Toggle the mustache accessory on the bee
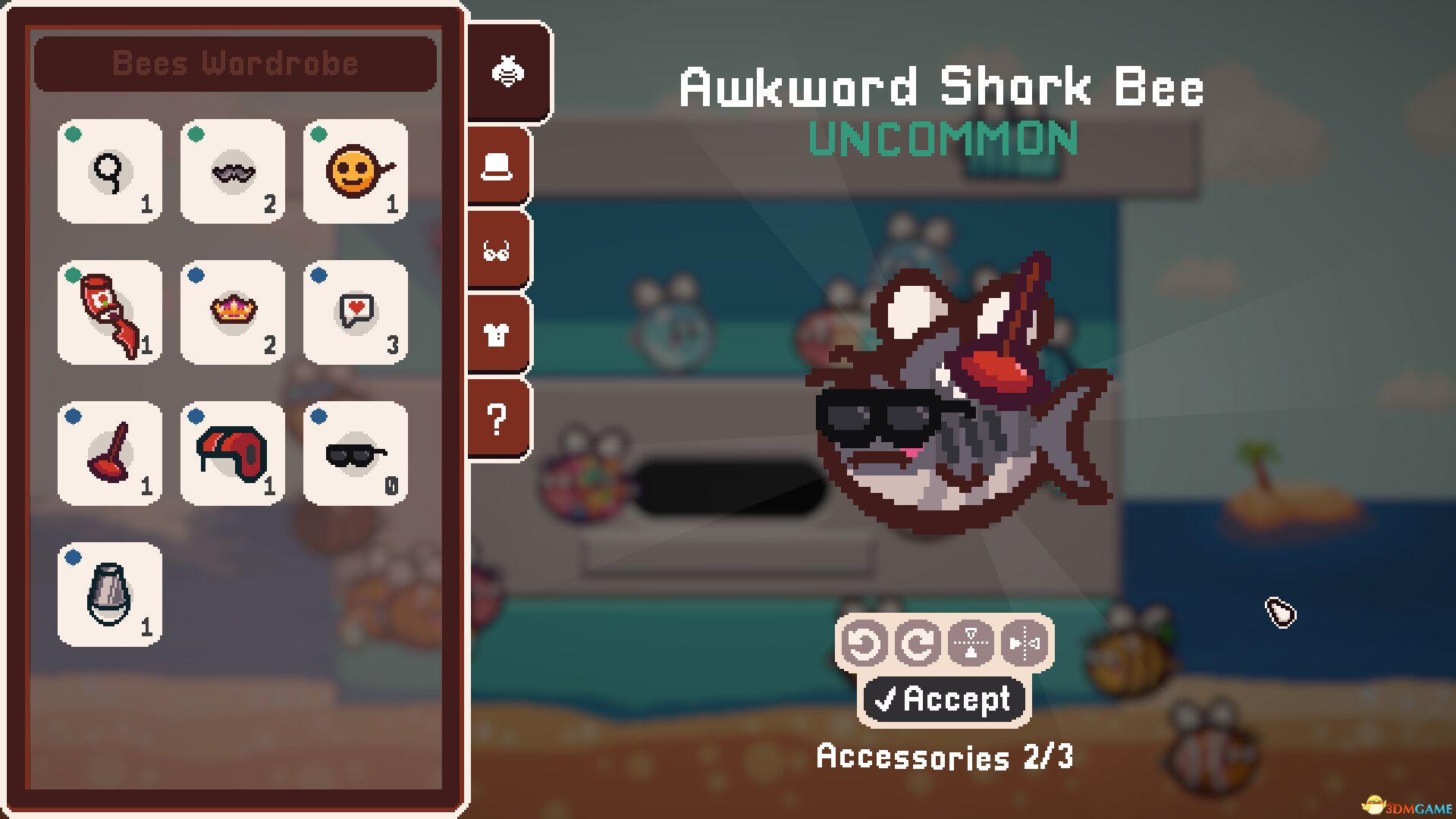1456x819 pixels. point(232,172)
